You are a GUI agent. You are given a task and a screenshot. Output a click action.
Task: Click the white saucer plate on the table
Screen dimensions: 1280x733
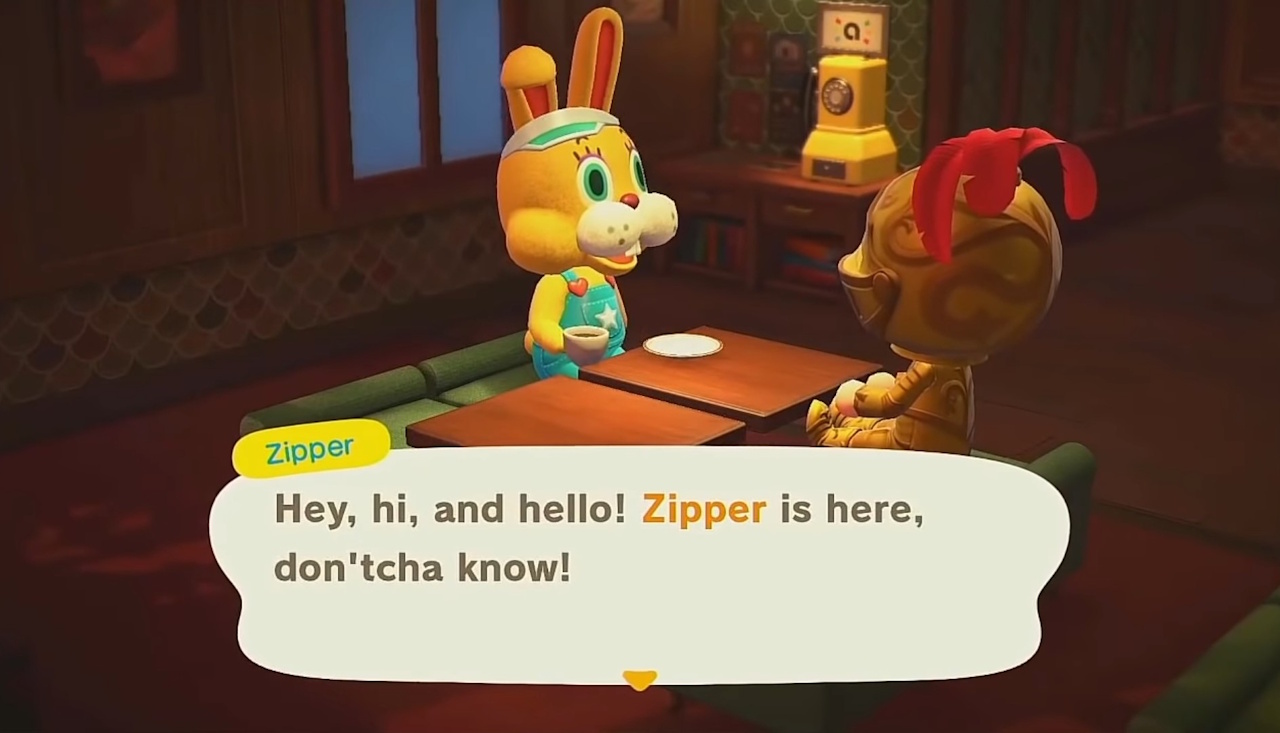coord(685,345)
